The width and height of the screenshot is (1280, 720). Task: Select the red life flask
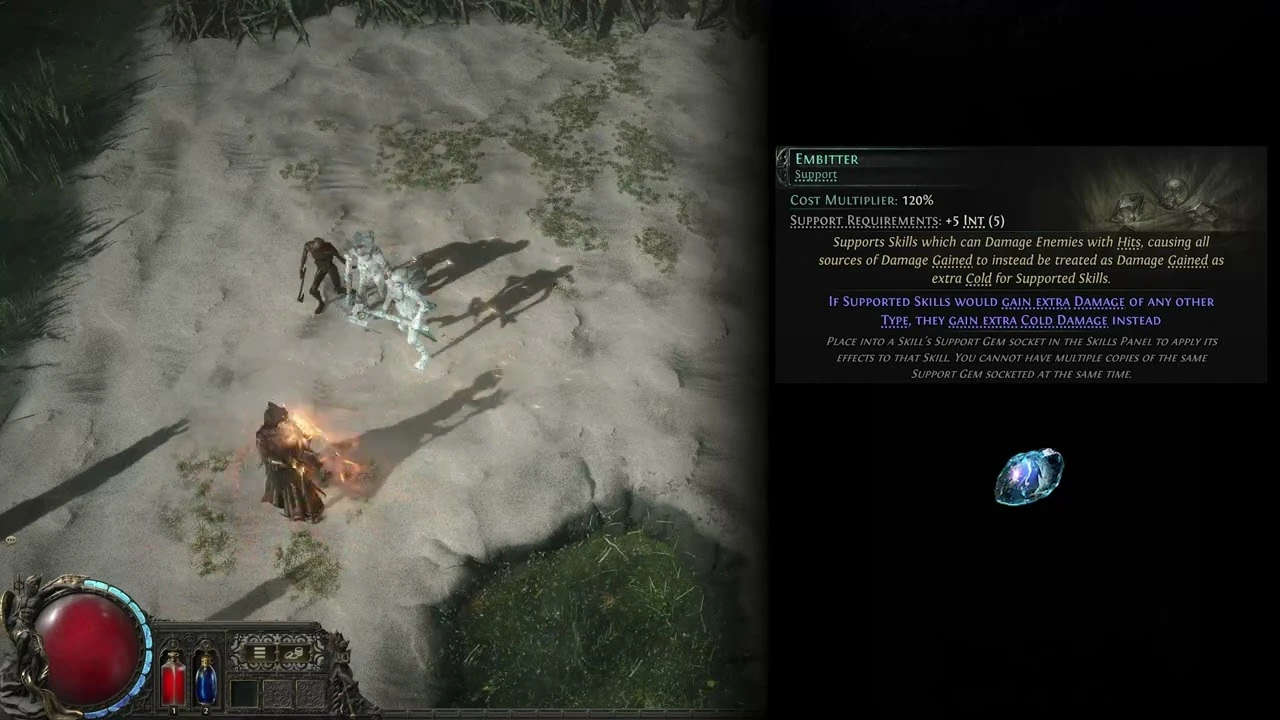click(x=173, y=682)
